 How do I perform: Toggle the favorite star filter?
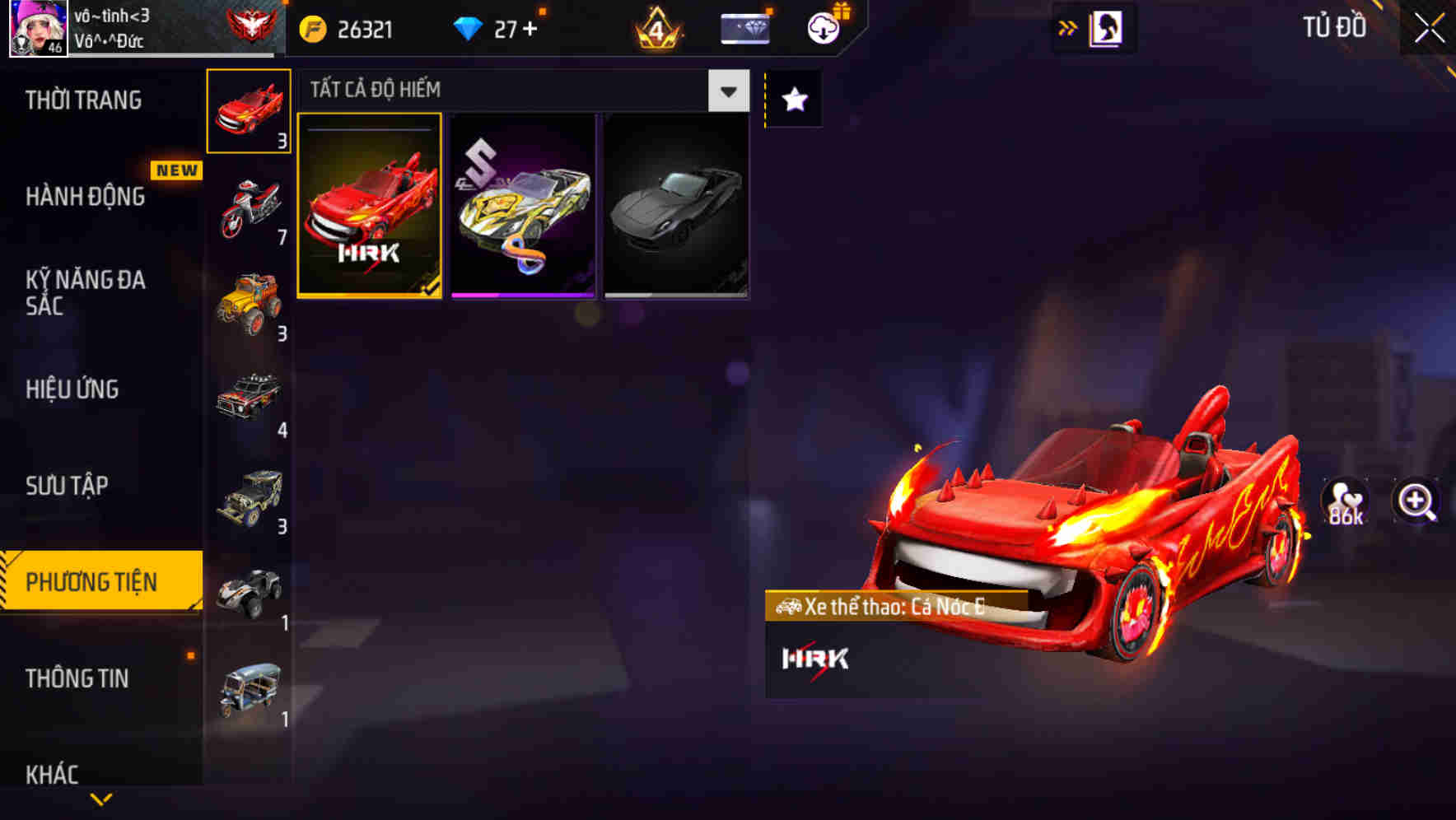[x=792, y=100]
